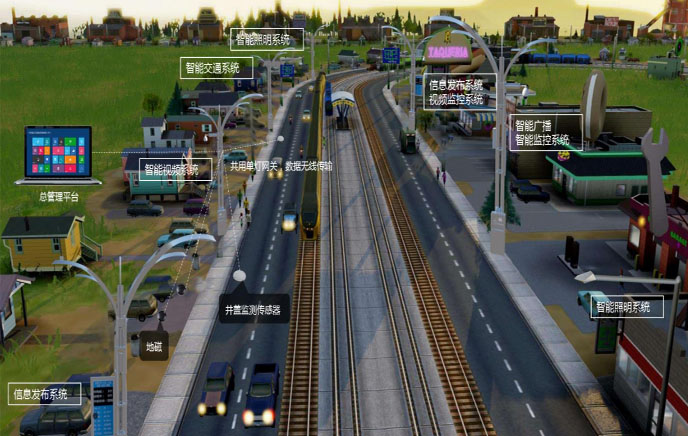Select the 智能交通系统 label
The height and width of the screenshot is (436, 688).
tap(216, 68)
